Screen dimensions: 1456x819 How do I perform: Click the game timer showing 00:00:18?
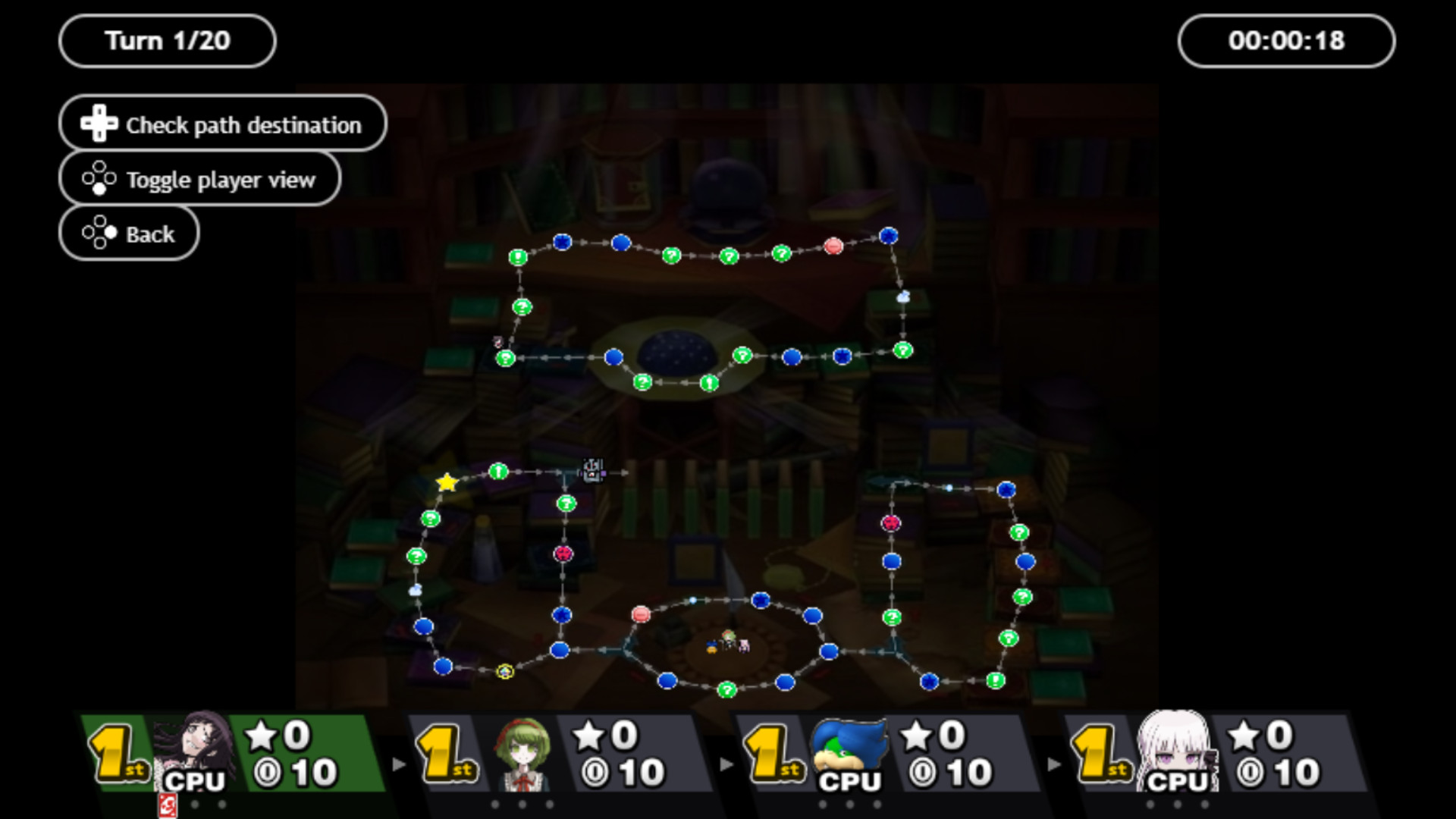pos(1287,41)
